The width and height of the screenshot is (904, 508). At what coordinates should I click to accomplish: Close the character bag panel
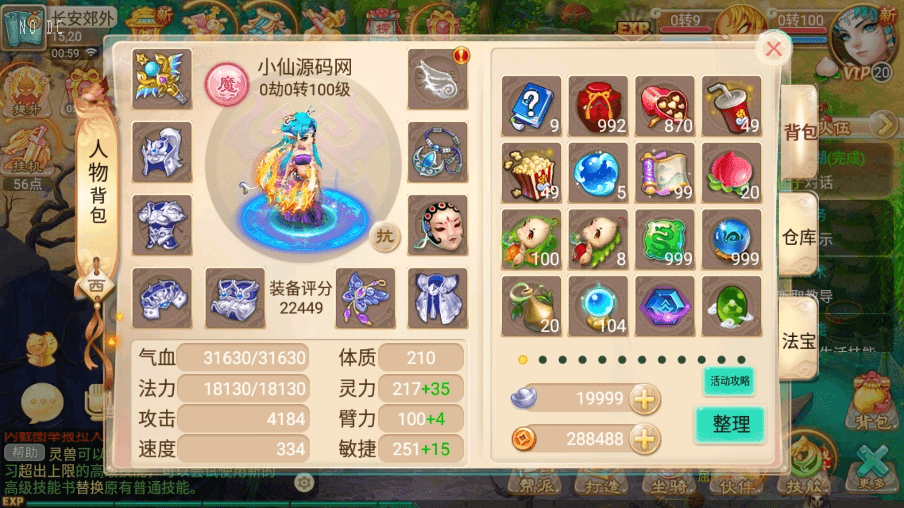click(773, 48)
